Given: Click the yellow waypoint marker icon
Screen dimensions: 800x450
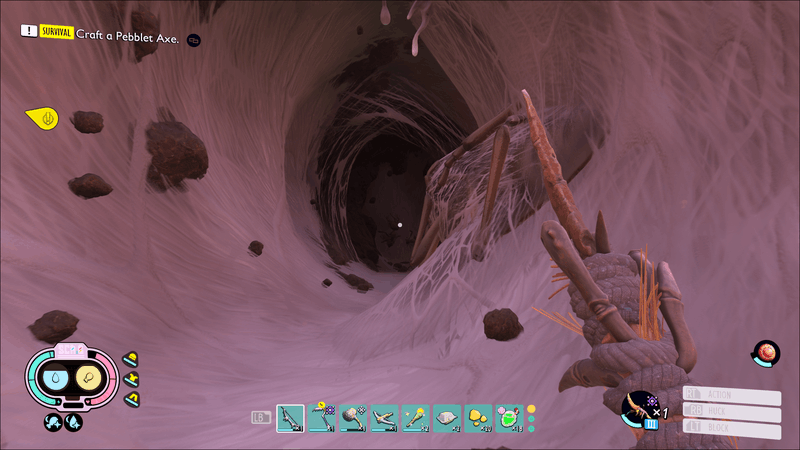Looking at the screenshot, I should click(x=44, y=119).
